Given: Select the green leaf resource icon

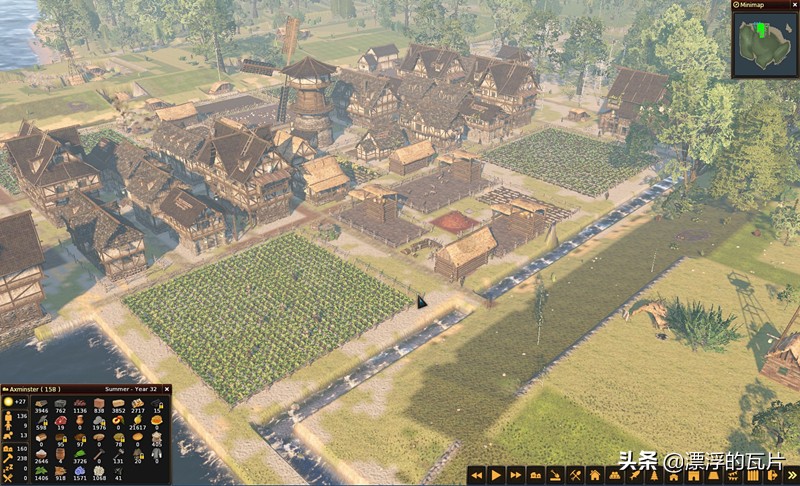Looking at the screenshot, I should click(80, 452).
